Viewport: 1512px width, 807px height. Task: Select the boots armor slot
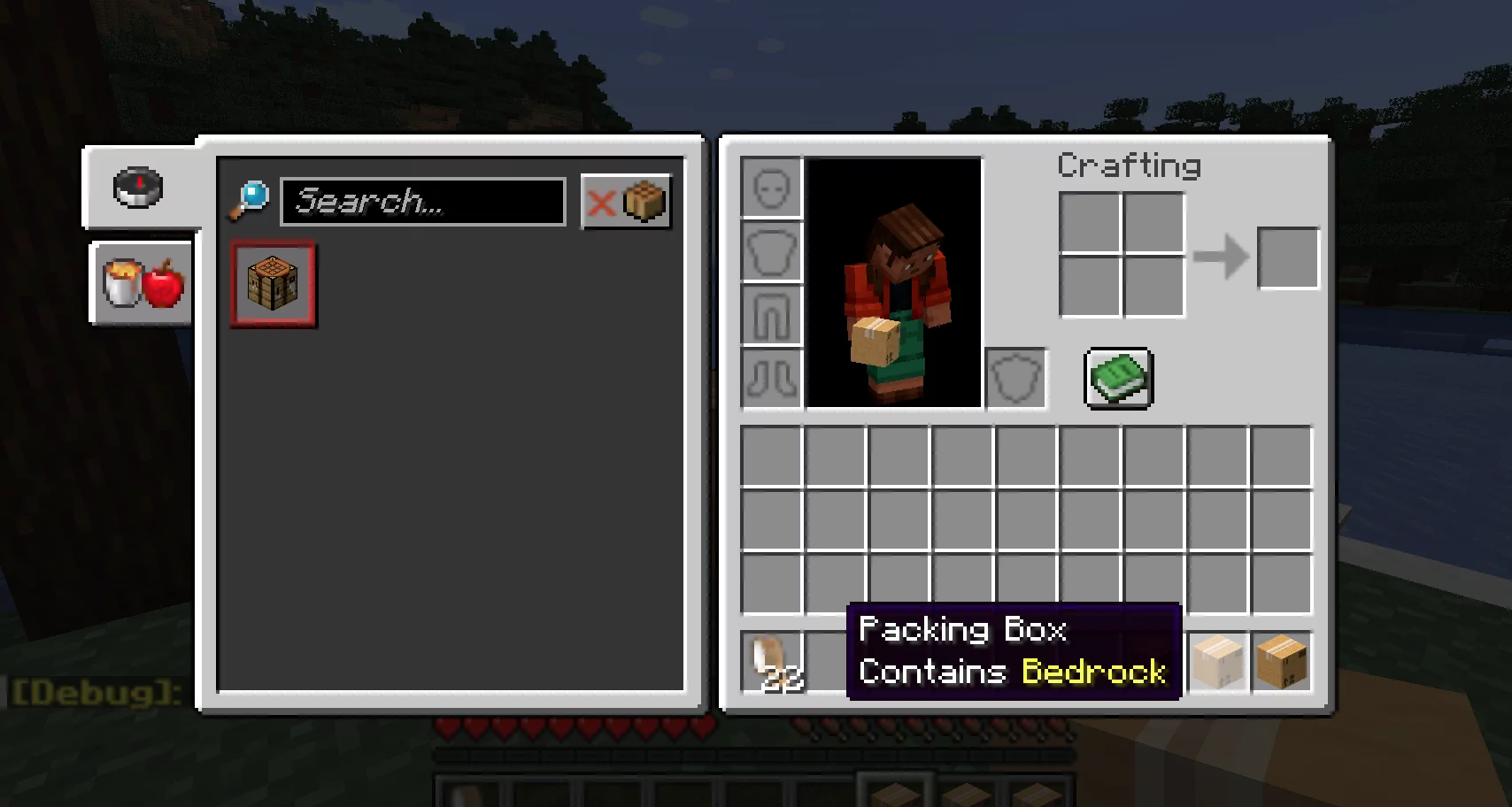772,379
